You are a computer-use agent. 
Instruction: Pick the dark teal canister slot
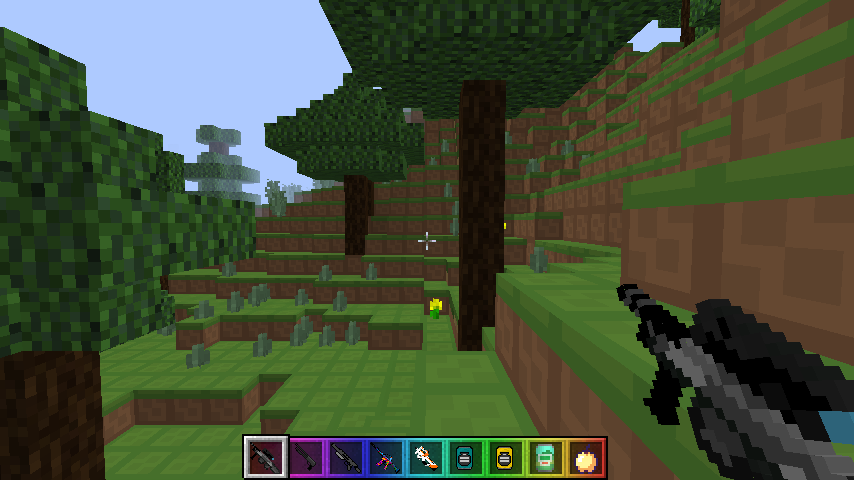tap(465, 458)
